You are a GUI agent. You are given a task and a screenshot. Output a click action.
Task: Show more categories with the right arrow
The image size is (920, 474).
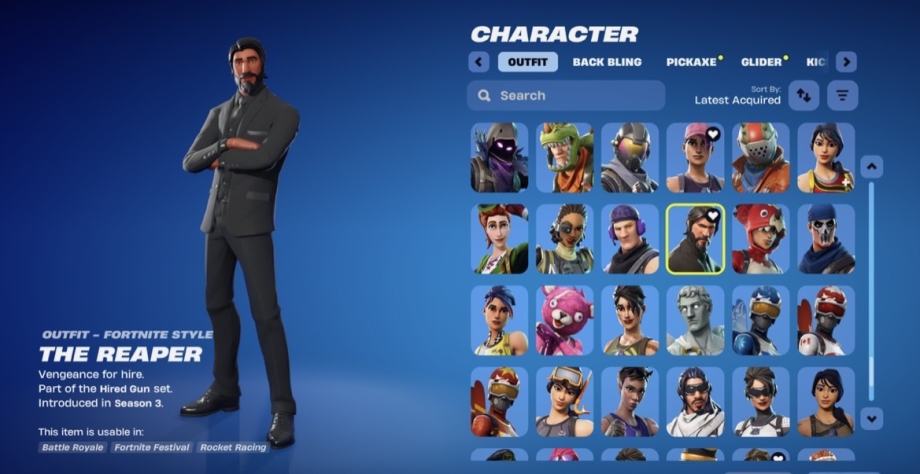[846, 62]
